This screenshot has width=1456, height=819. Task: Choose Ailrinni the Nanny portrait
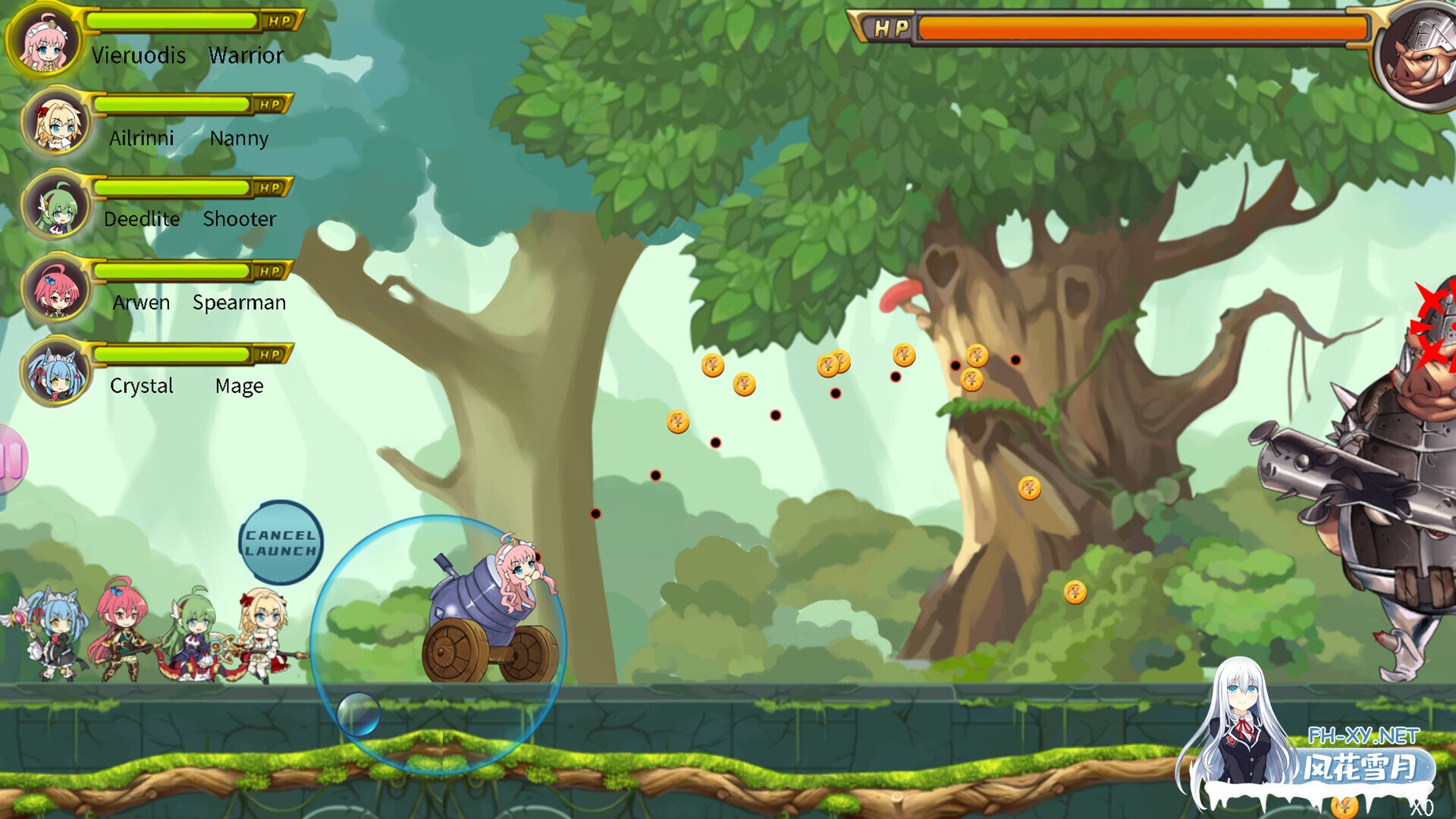[56, 124]
